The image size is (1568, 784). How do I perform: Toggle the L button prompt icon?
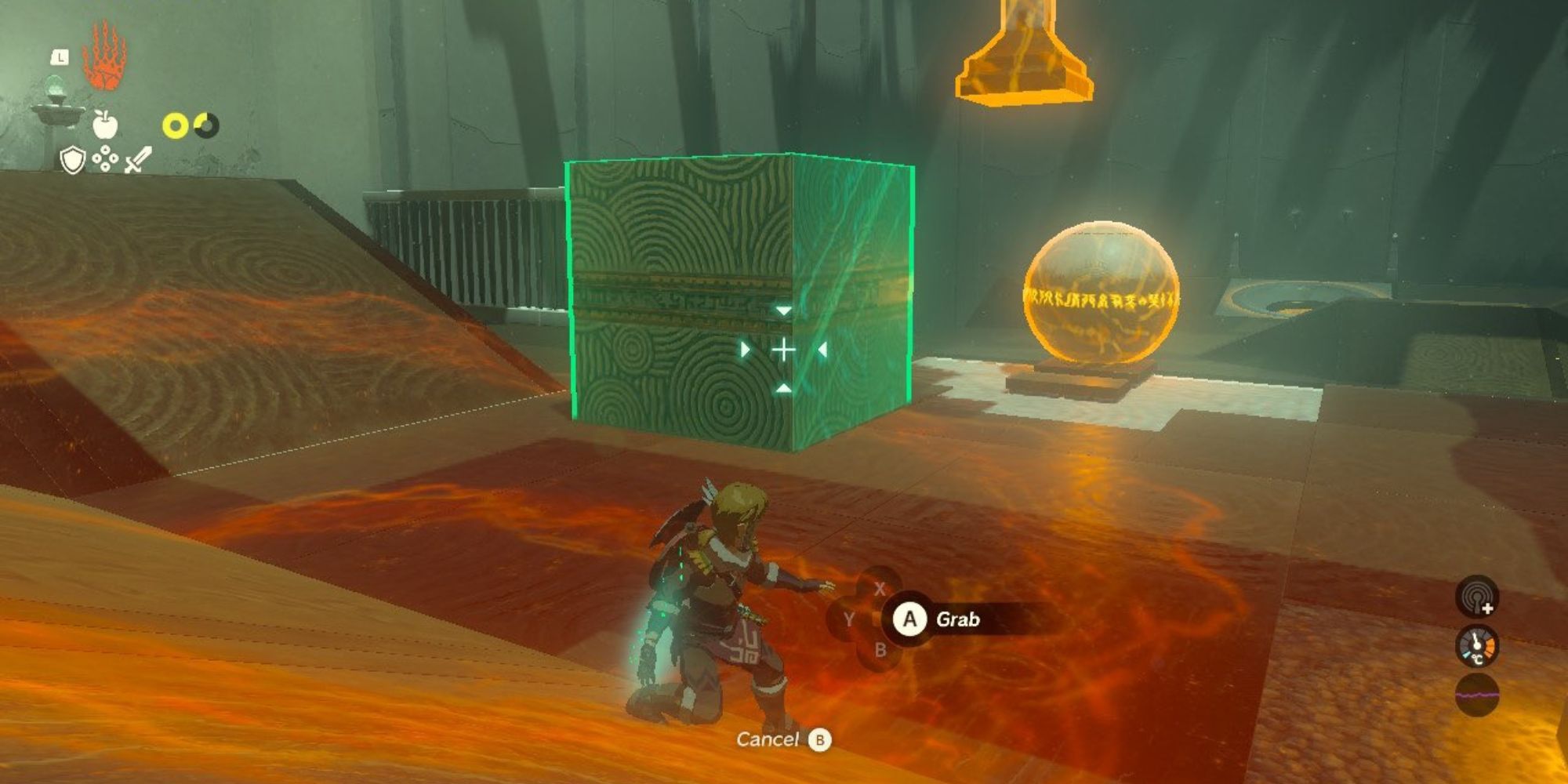pos(60,57)
